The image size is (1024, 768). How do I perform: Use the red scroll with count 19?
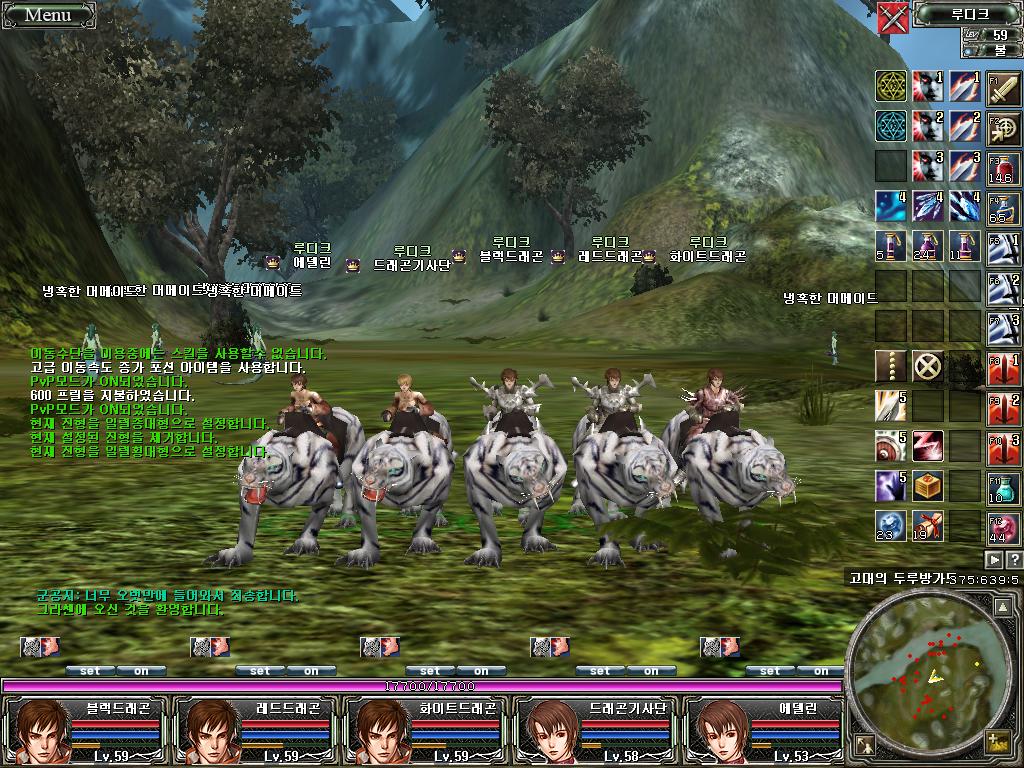[929, 525]
